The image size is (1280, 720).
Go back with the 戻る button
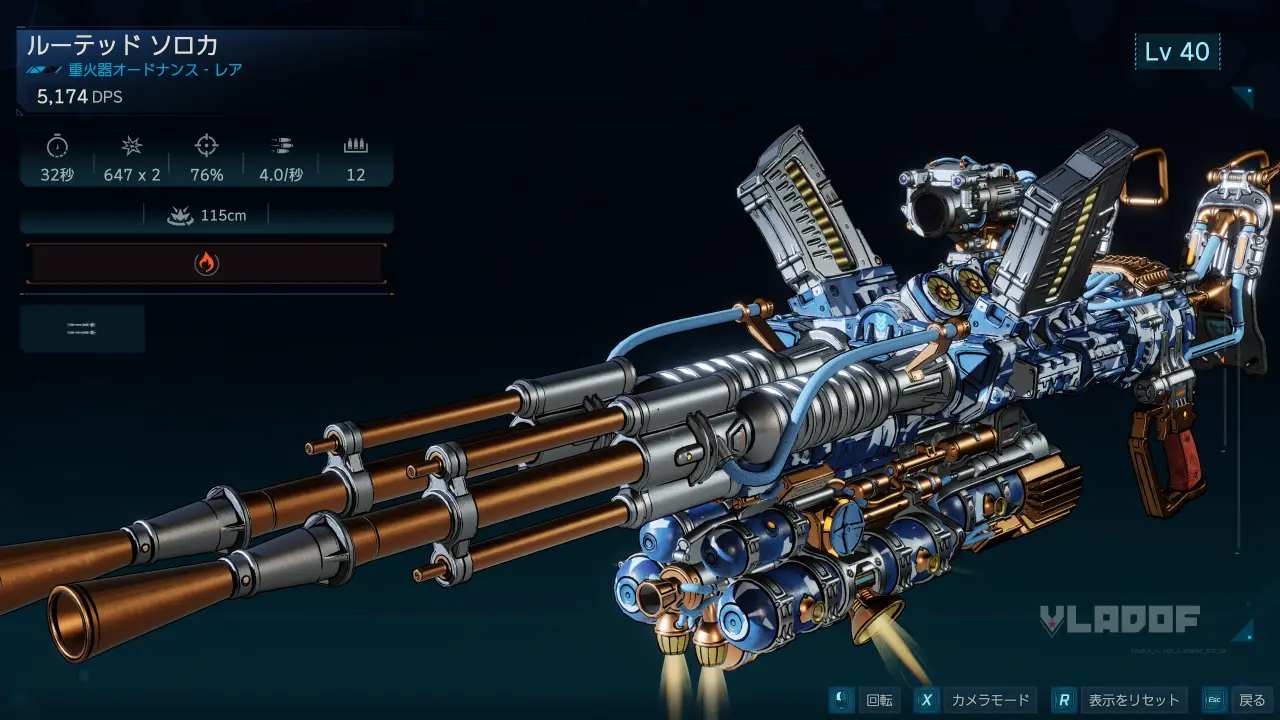1238,700
